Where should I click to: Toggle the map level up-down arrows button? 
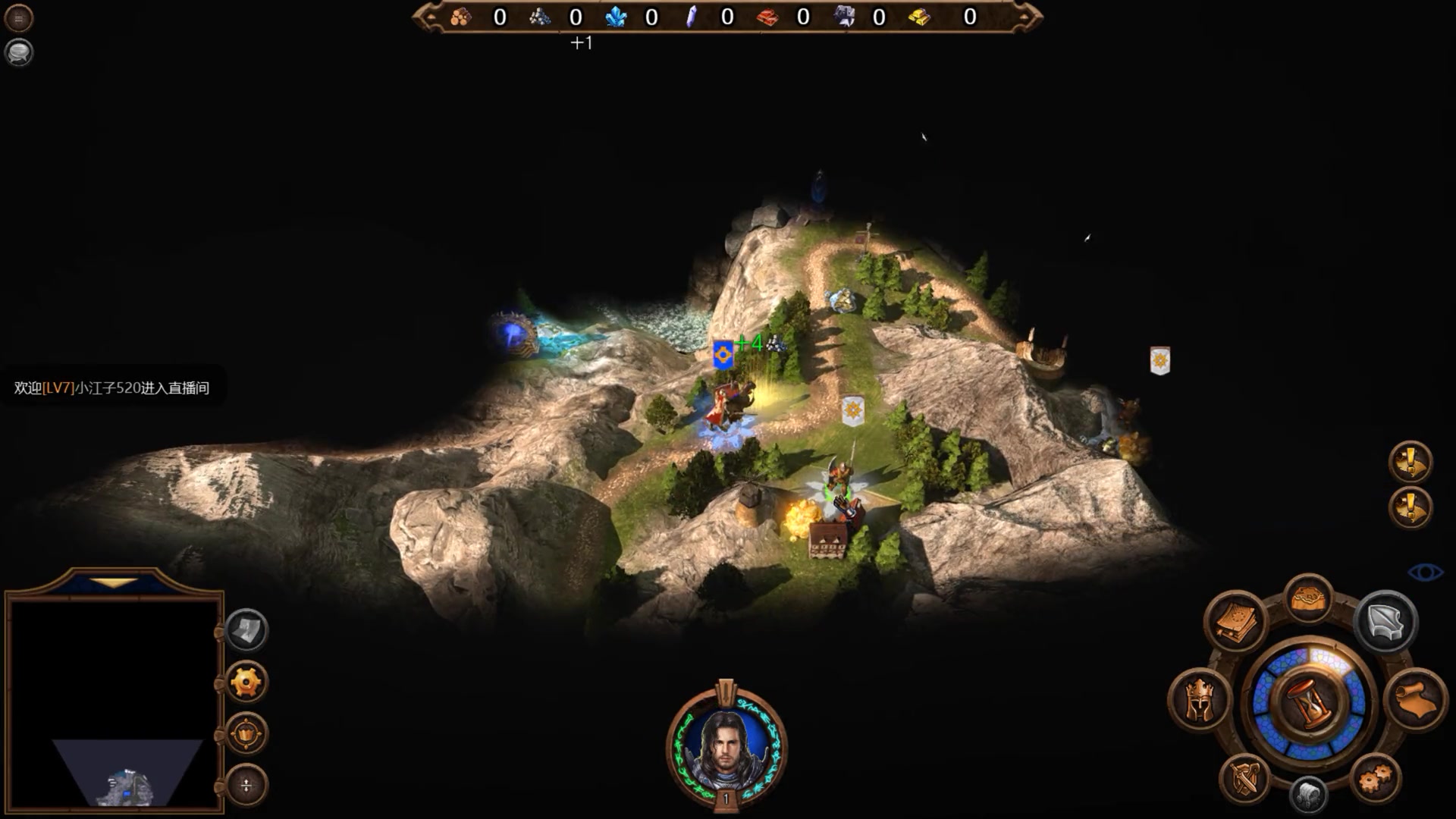(x=246, y=786)
